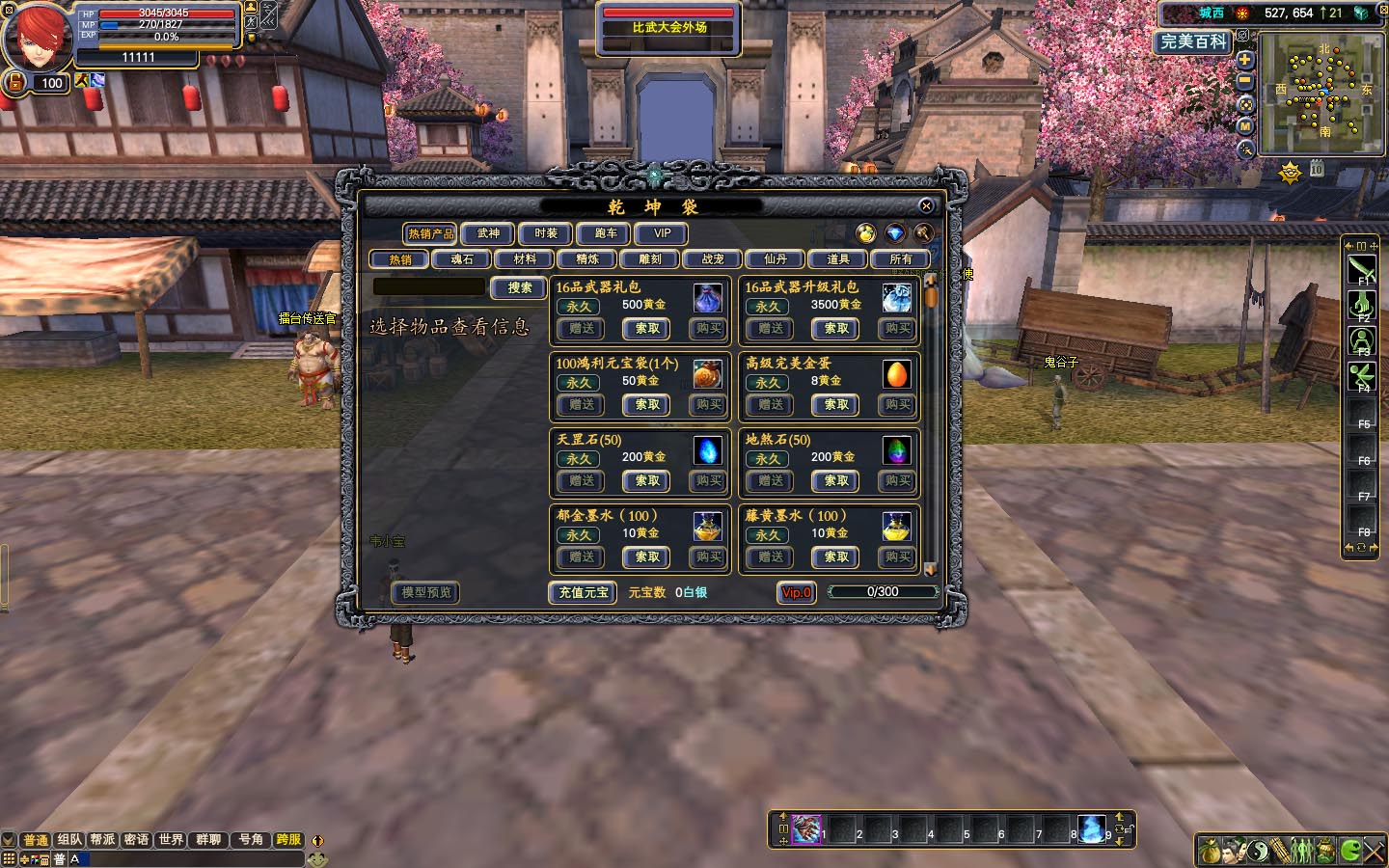Image resolution: width=1389 pixels, height=868 pixels.
Task: Choose the 魂石 subcategory
Action: pos(462,259)
